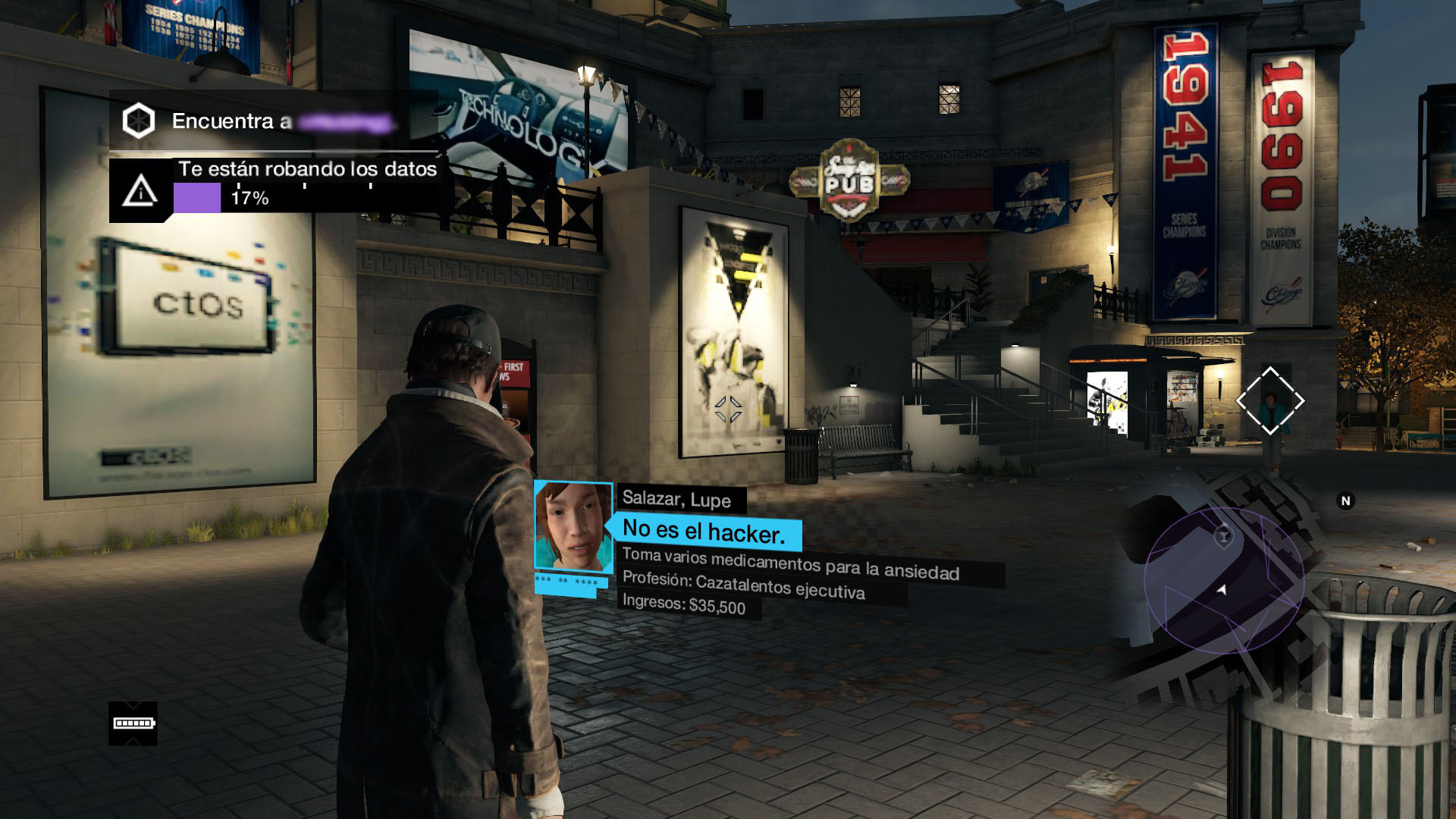Click the minimap north compass marker

1345,500
